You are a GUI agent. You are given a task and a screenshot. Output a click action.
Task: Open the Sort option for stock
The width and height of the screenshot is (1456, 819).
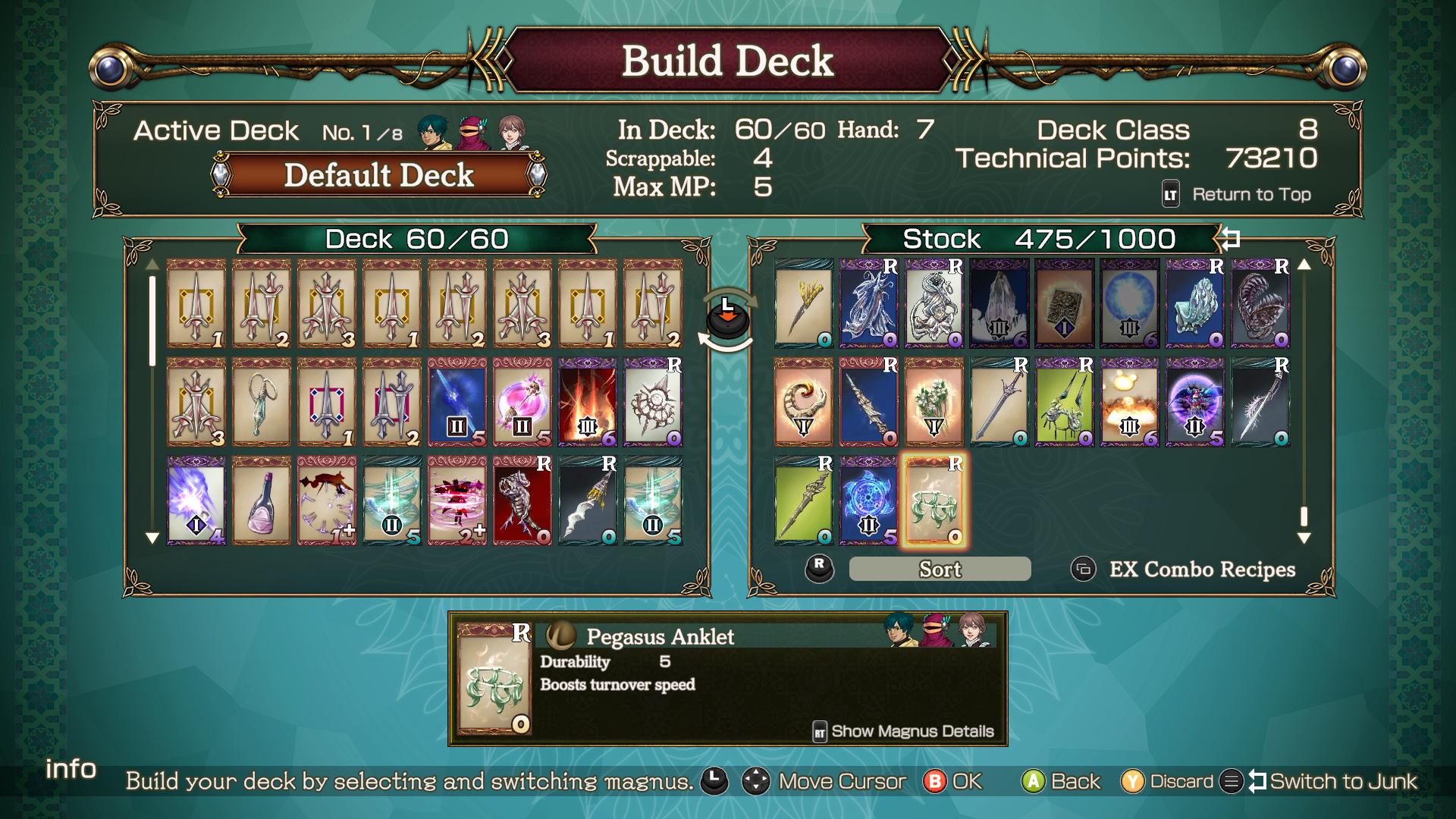click(x=940, y=569)
